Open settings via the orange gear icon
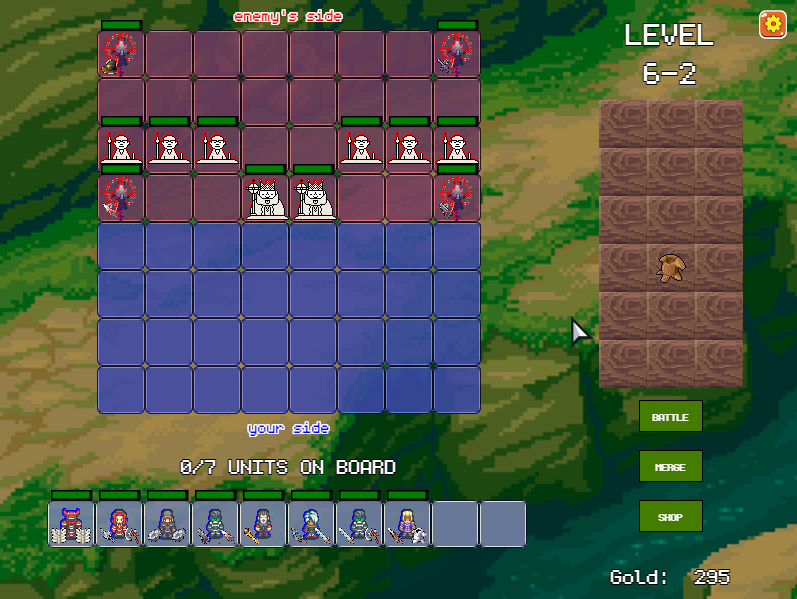The image size is (797, 599). coord(772,24)
